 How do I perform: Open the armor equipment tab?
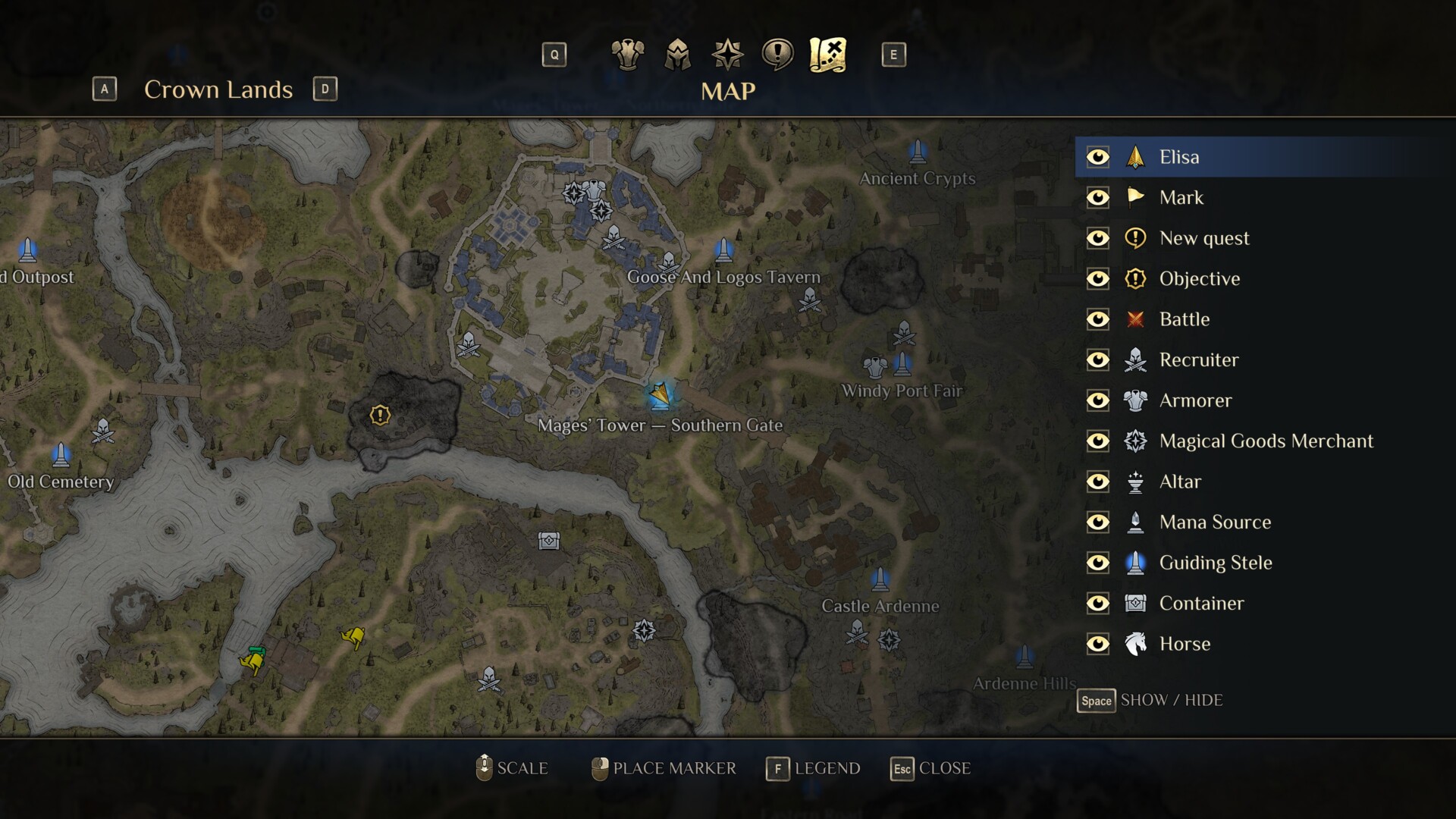point(627,55)
